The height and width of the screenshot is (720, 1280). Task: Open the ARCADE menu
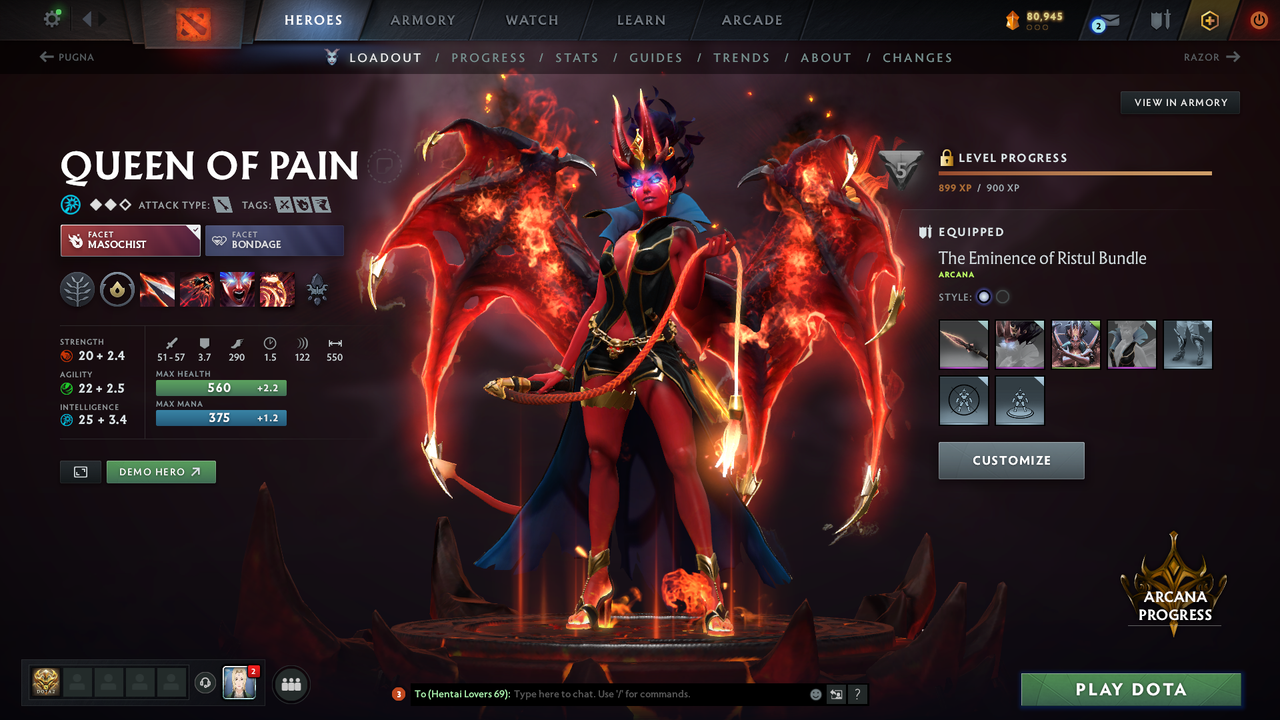(751, 20)
